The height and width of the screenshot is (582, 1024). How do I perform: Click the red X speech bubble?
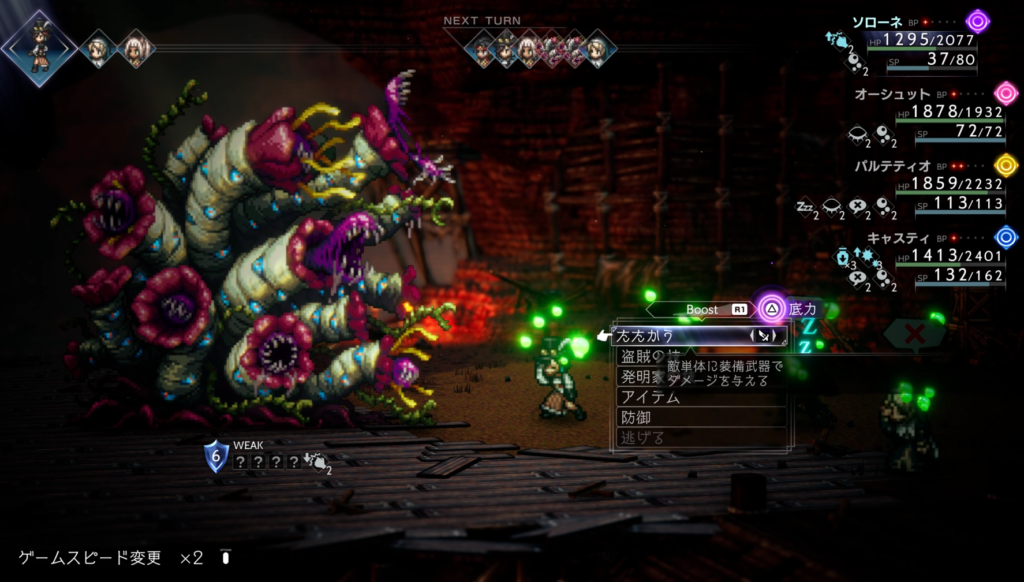[913, 334]
